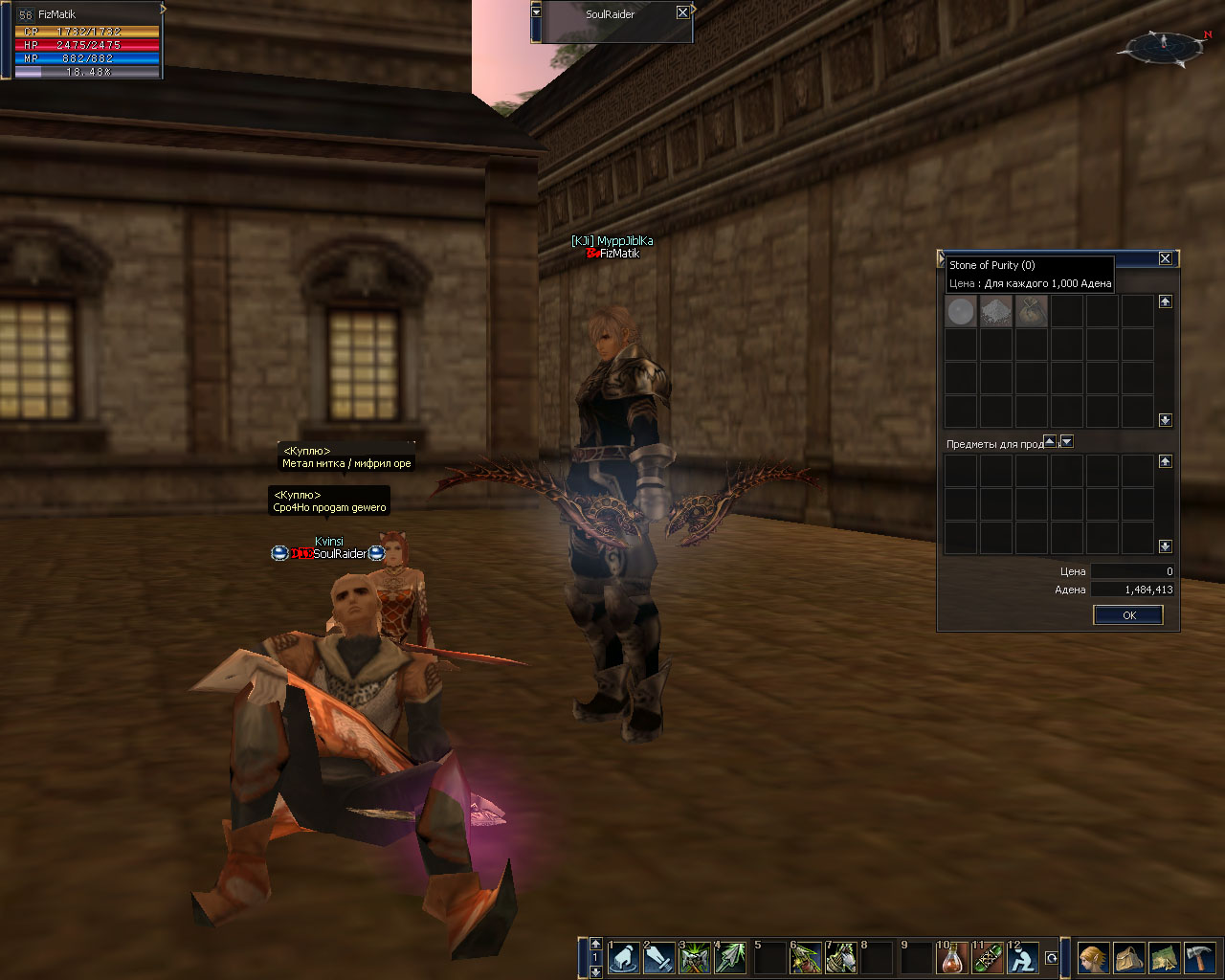Use the green bandage item in slot 11

click(989, 957)
